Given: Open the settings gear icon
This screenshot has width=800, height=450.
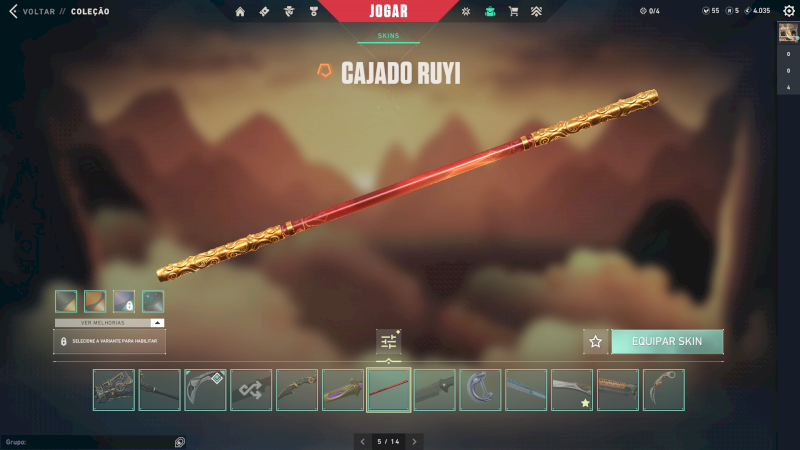Looking at the screenshot, I should pos(788,11).
